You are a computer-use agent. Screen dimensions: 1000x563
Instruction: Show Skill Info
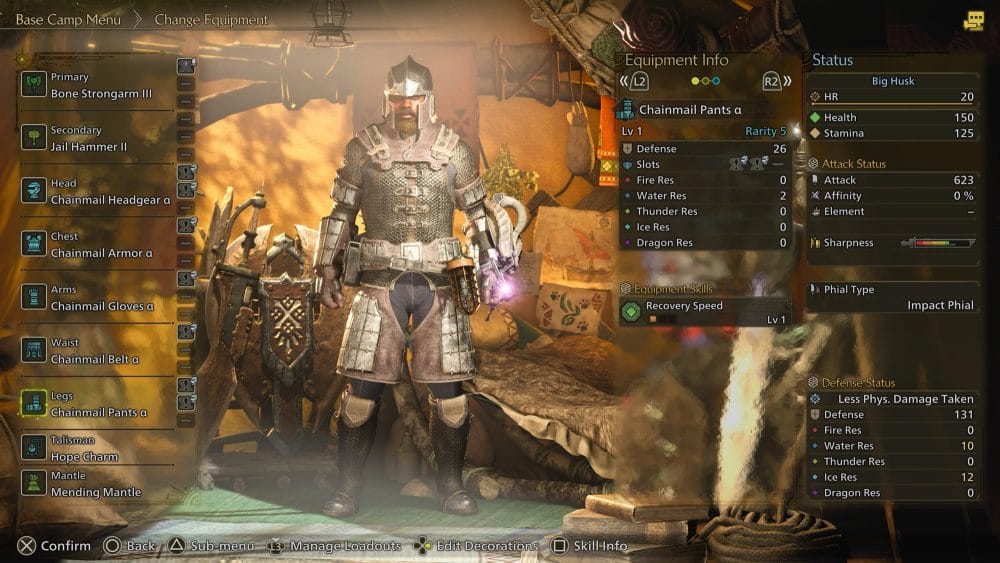point(590,546)
